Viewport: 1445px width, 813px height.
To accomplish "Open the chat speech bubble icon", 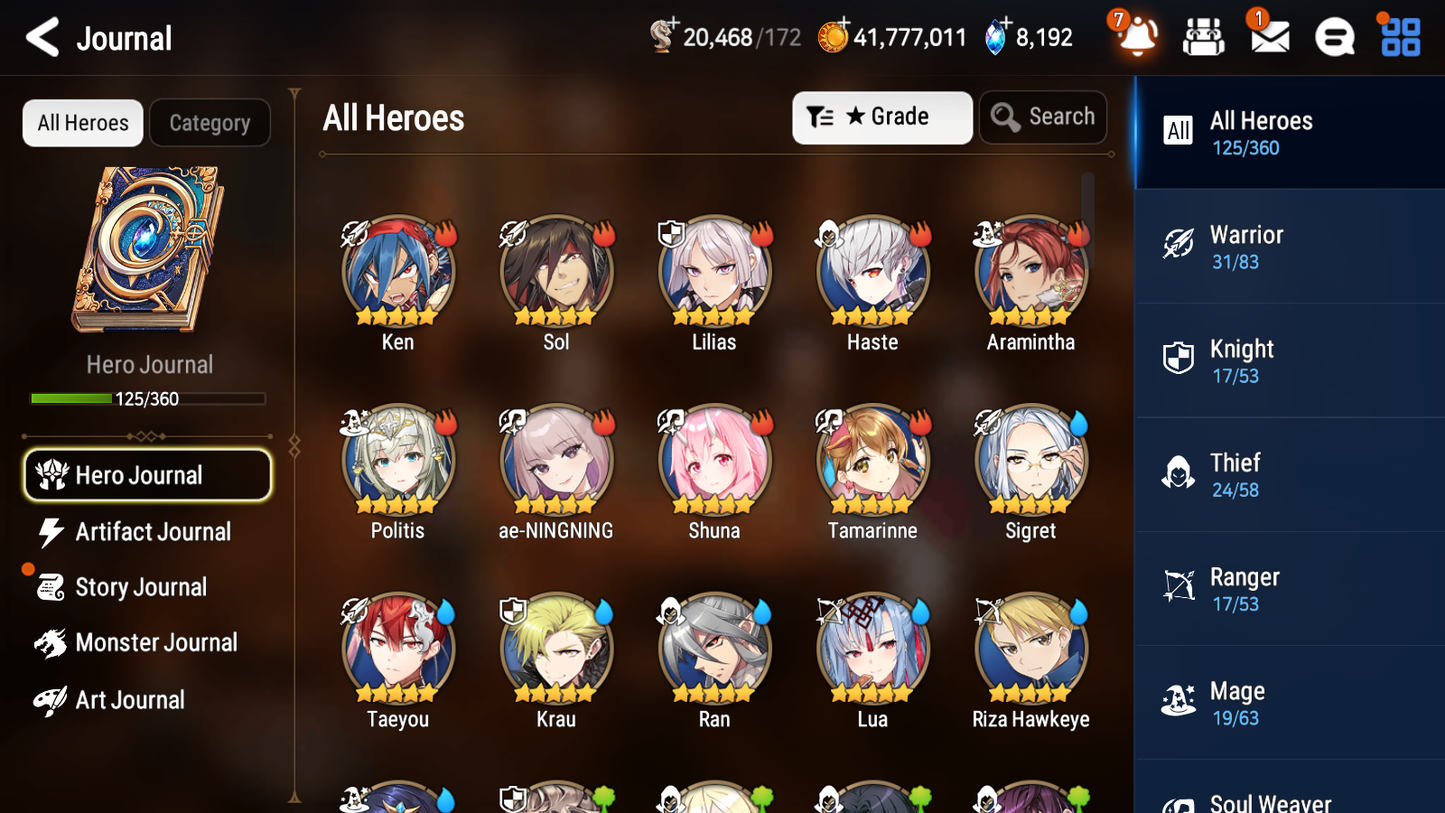I will 1334,37.
